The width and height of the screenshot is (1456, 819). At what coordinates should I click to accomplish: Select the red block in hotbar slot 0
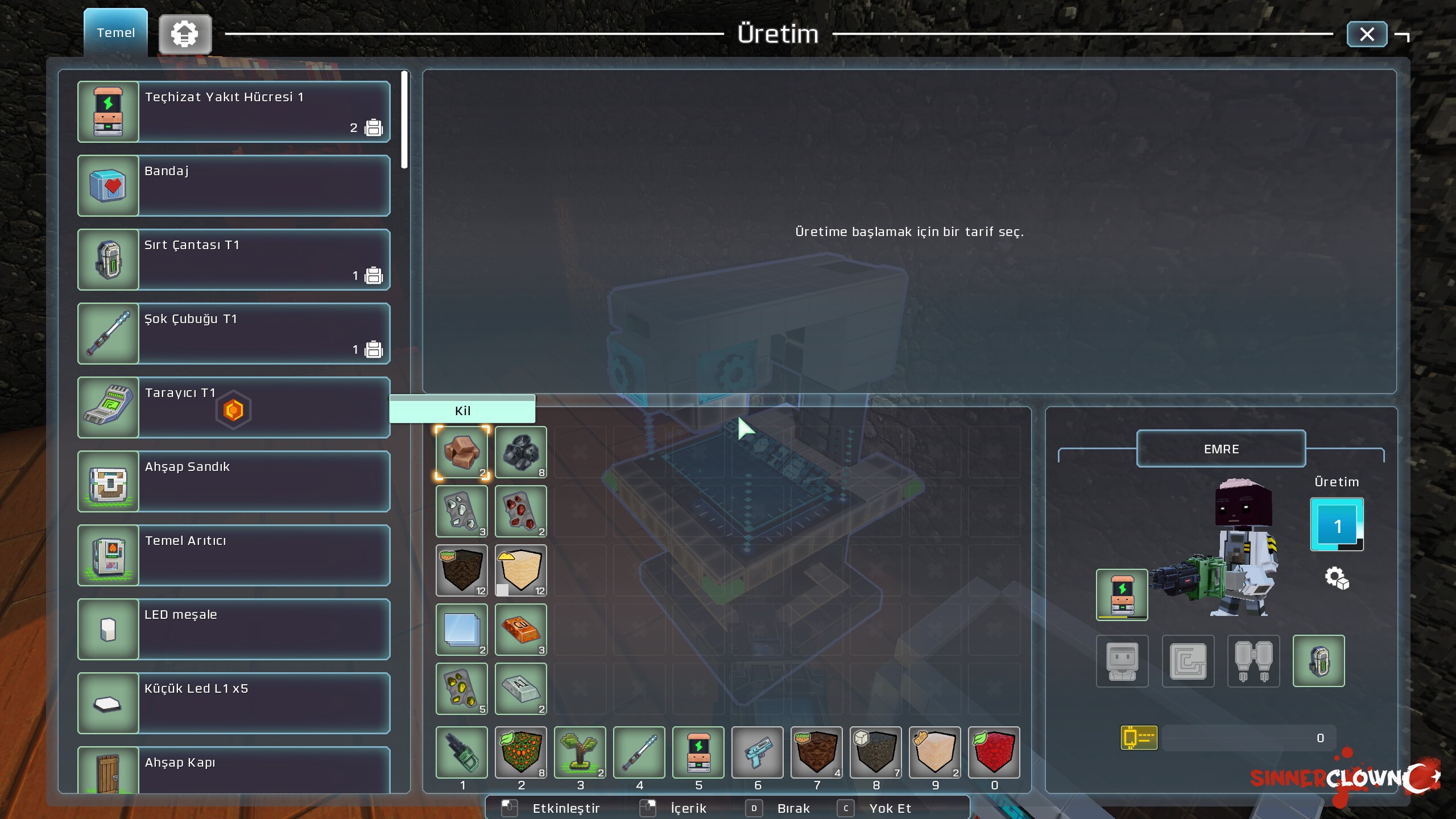pyautogui.click(x=994, y=752)
